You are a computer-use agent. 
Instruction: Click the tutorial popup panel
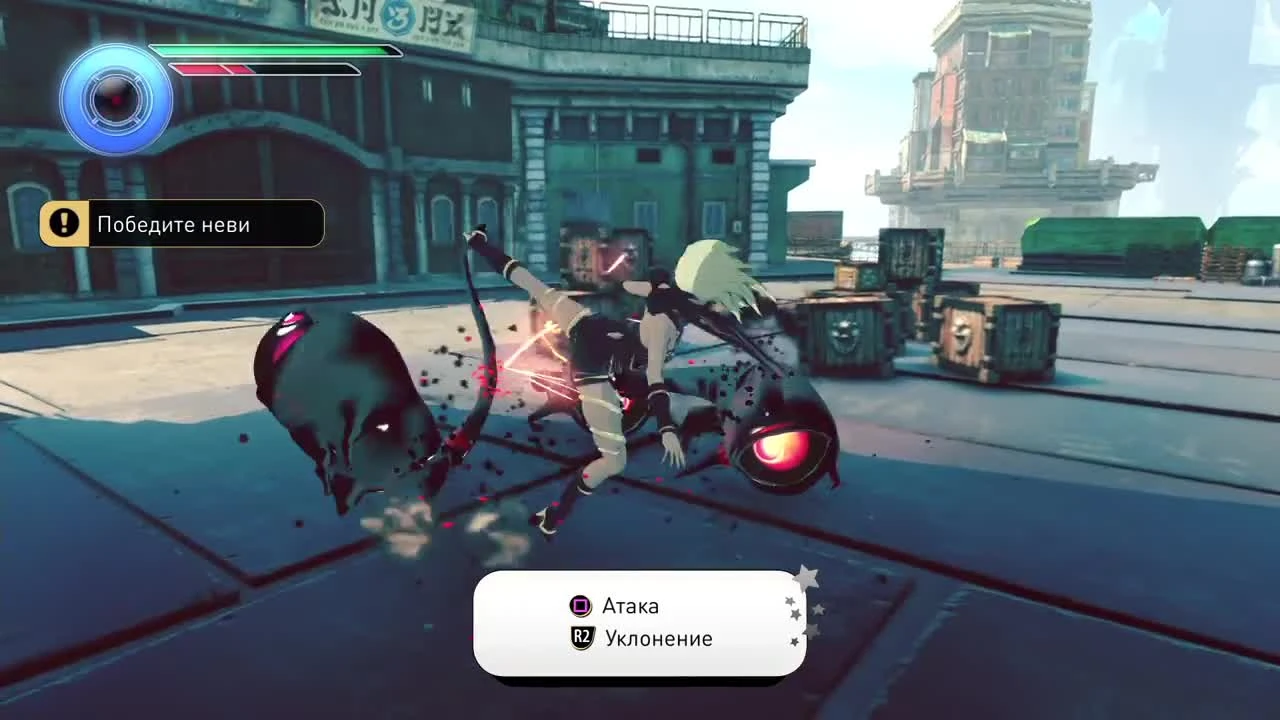coord(640,622)
